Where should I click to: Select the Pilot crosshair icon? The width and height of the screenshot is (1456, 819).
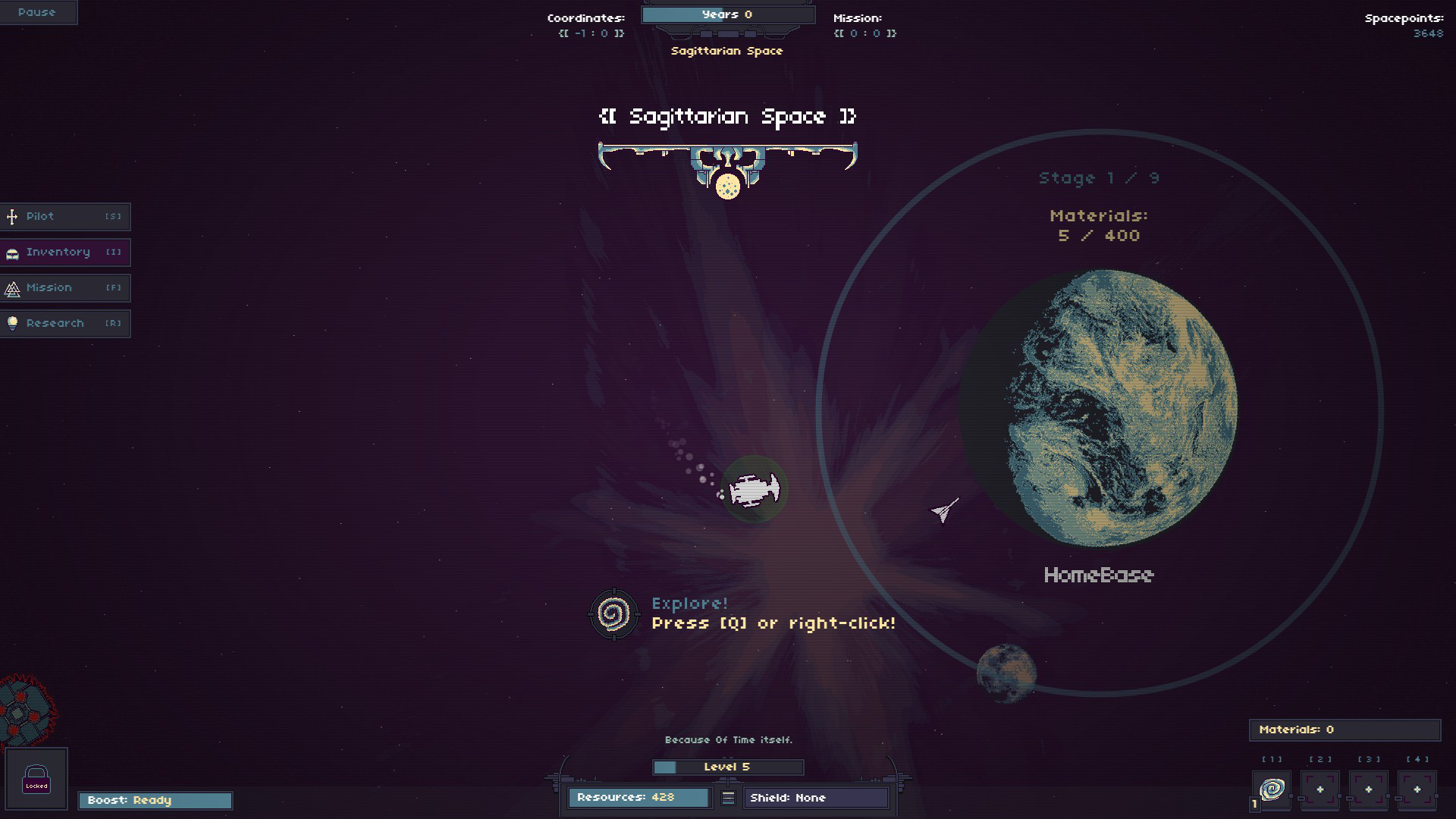coord(11,216)
